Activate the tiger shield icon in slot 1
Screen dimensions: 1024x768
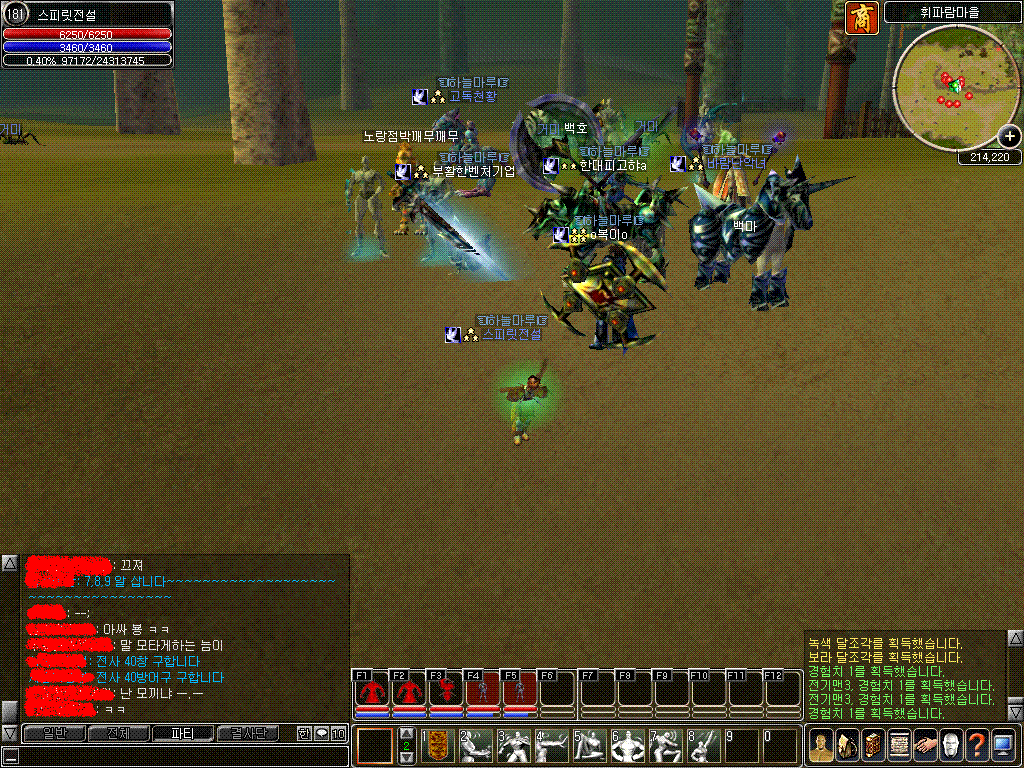pos(438,745)
